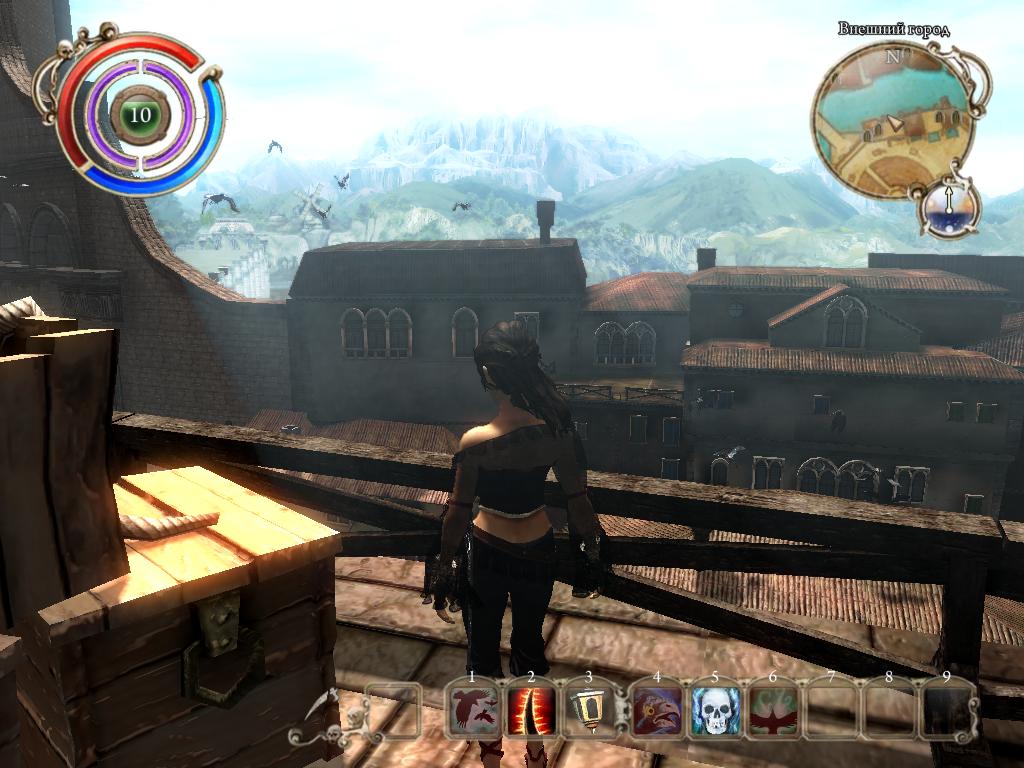Cast the glowing skull spell
Viewport: 1024px width, 768px height.
point(714,711)
